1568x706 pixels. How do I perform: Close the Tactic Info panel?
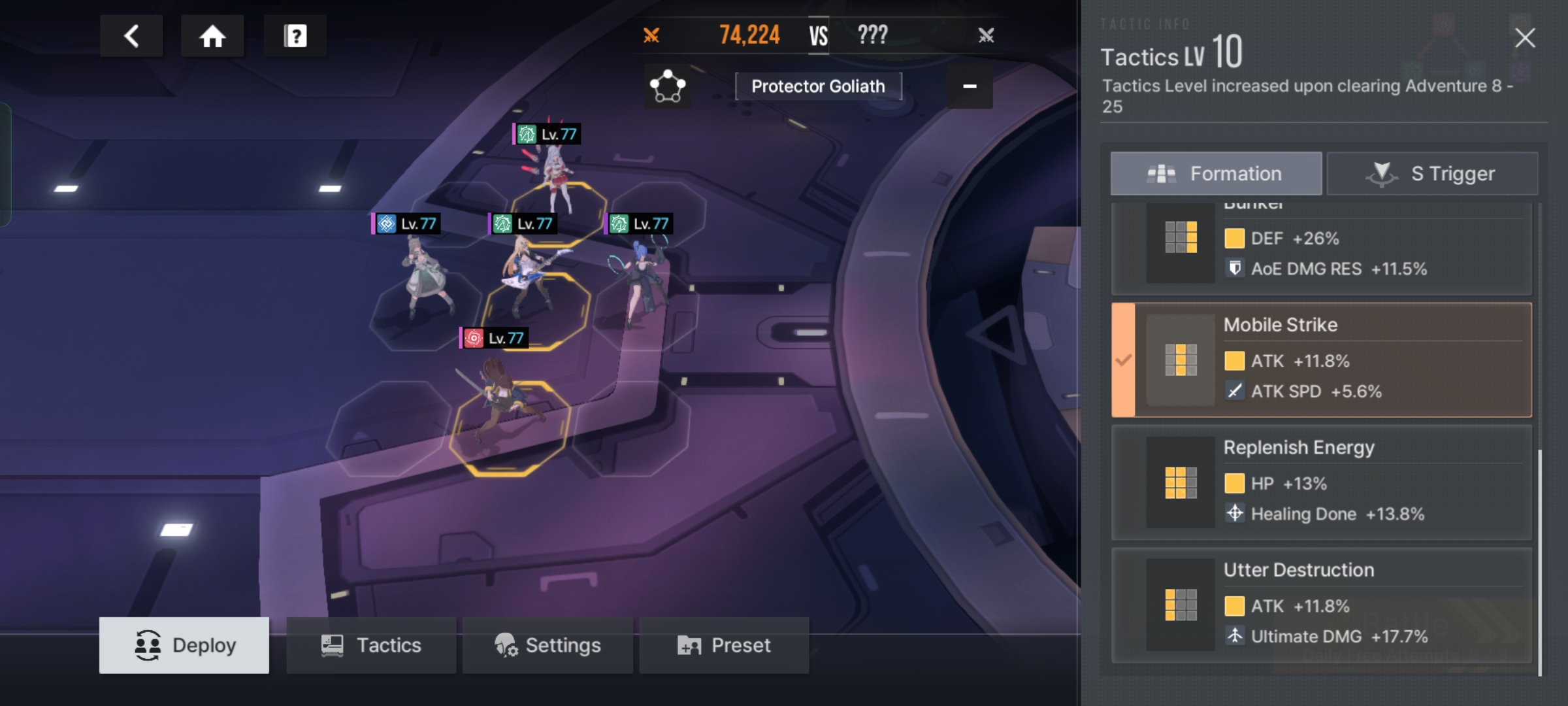click(1525, 38)
